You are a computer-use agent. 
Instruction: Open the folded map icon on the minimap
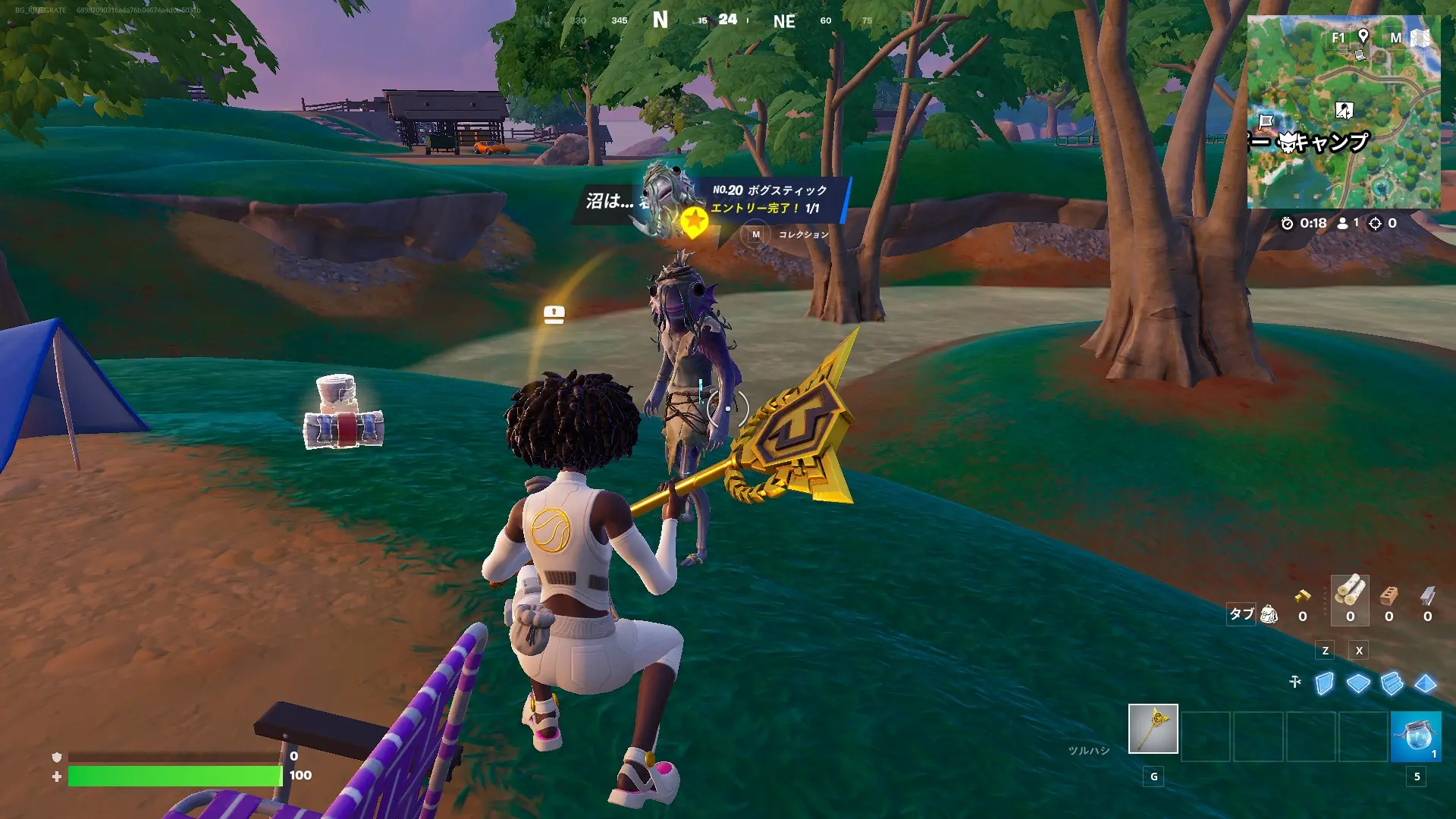(x=1420, y=38)
